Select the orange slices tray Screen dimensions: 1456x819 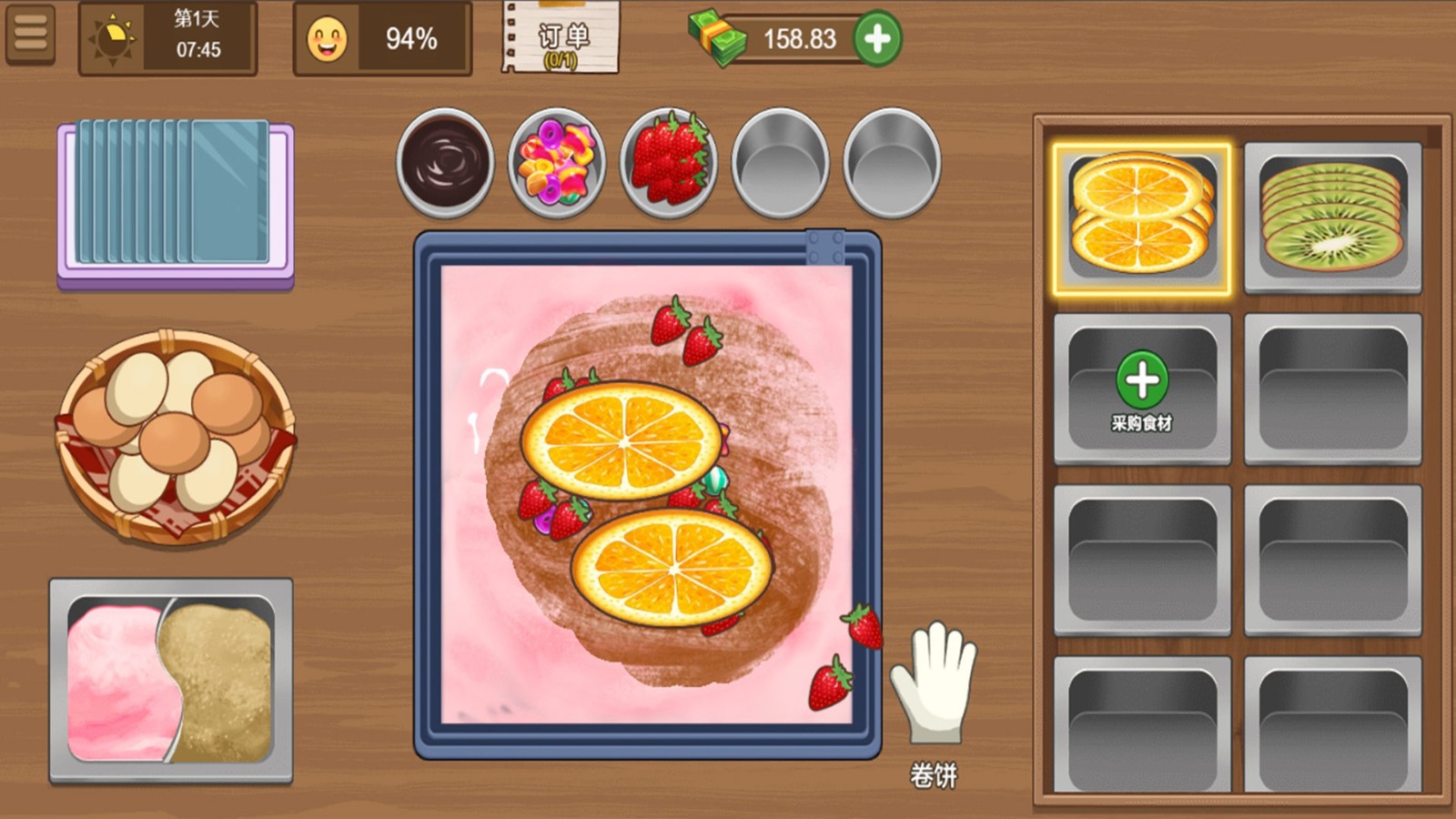(1141, 218)
